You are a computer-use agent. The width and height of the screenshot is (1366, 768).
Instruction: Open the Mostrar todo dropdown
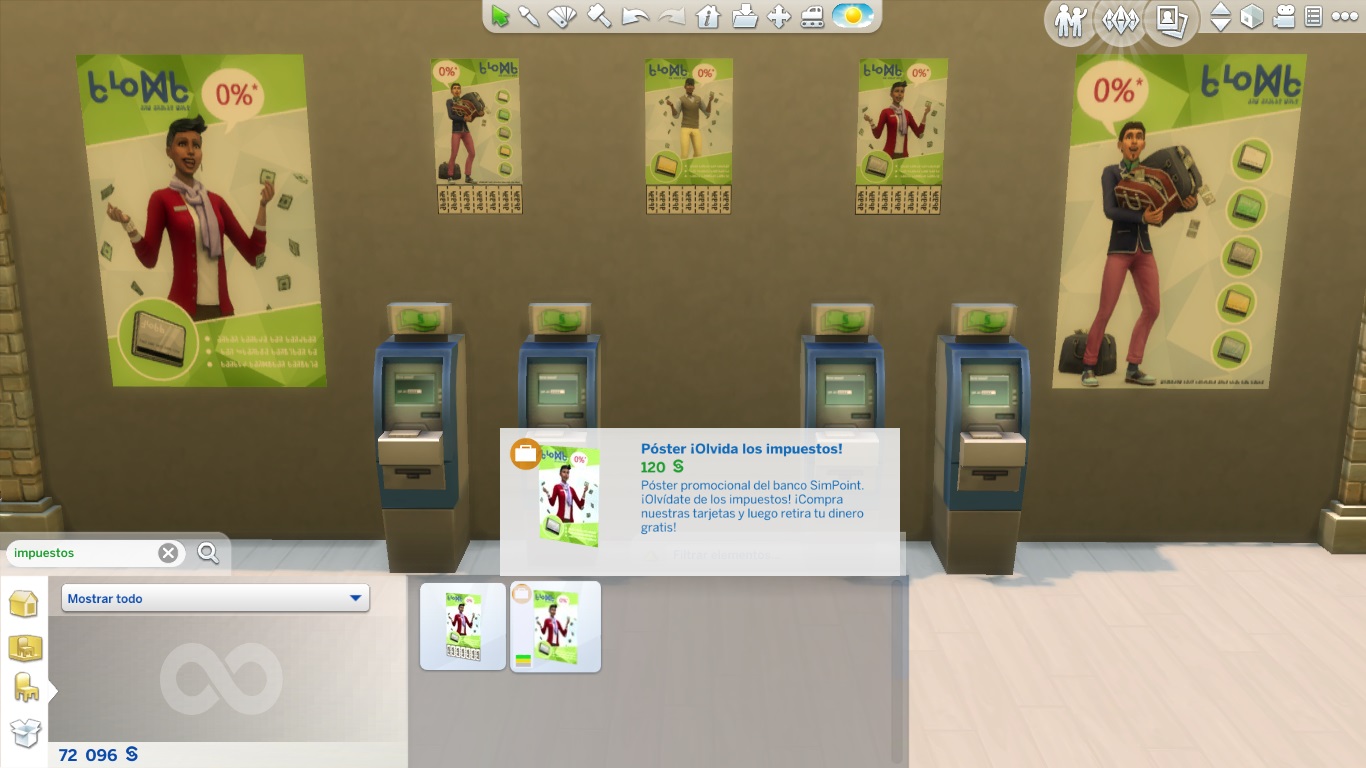tap(214, 596)
